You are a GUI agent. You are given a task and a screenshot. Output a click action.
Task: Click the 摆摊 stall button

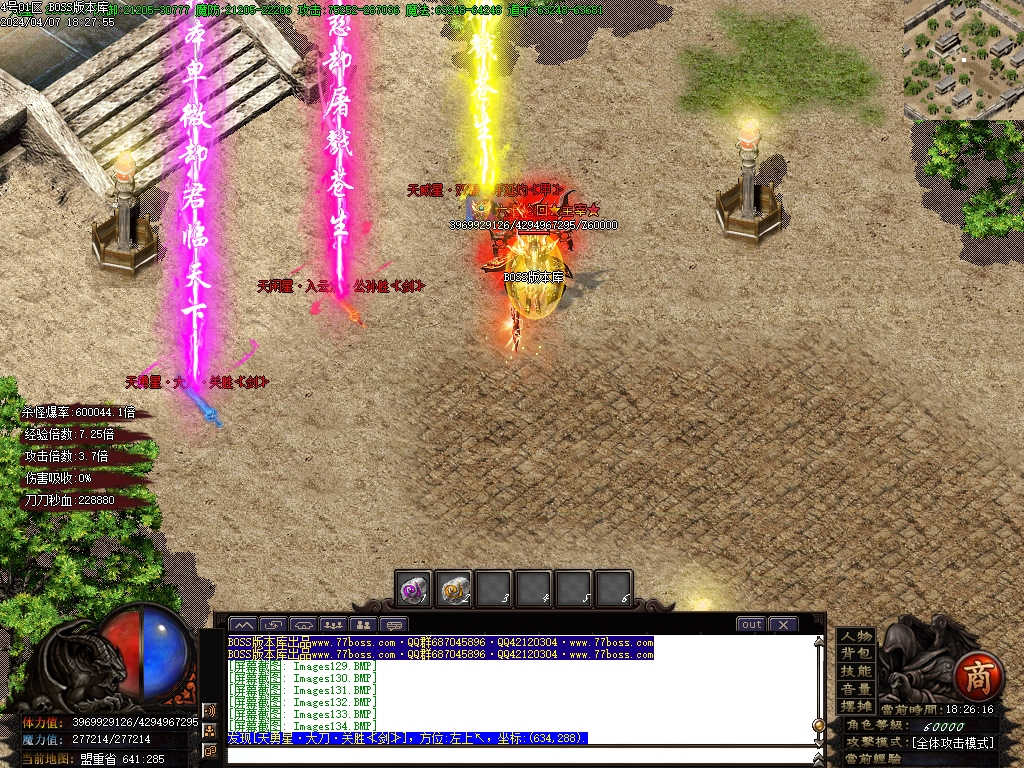click(x=855, y=706)
